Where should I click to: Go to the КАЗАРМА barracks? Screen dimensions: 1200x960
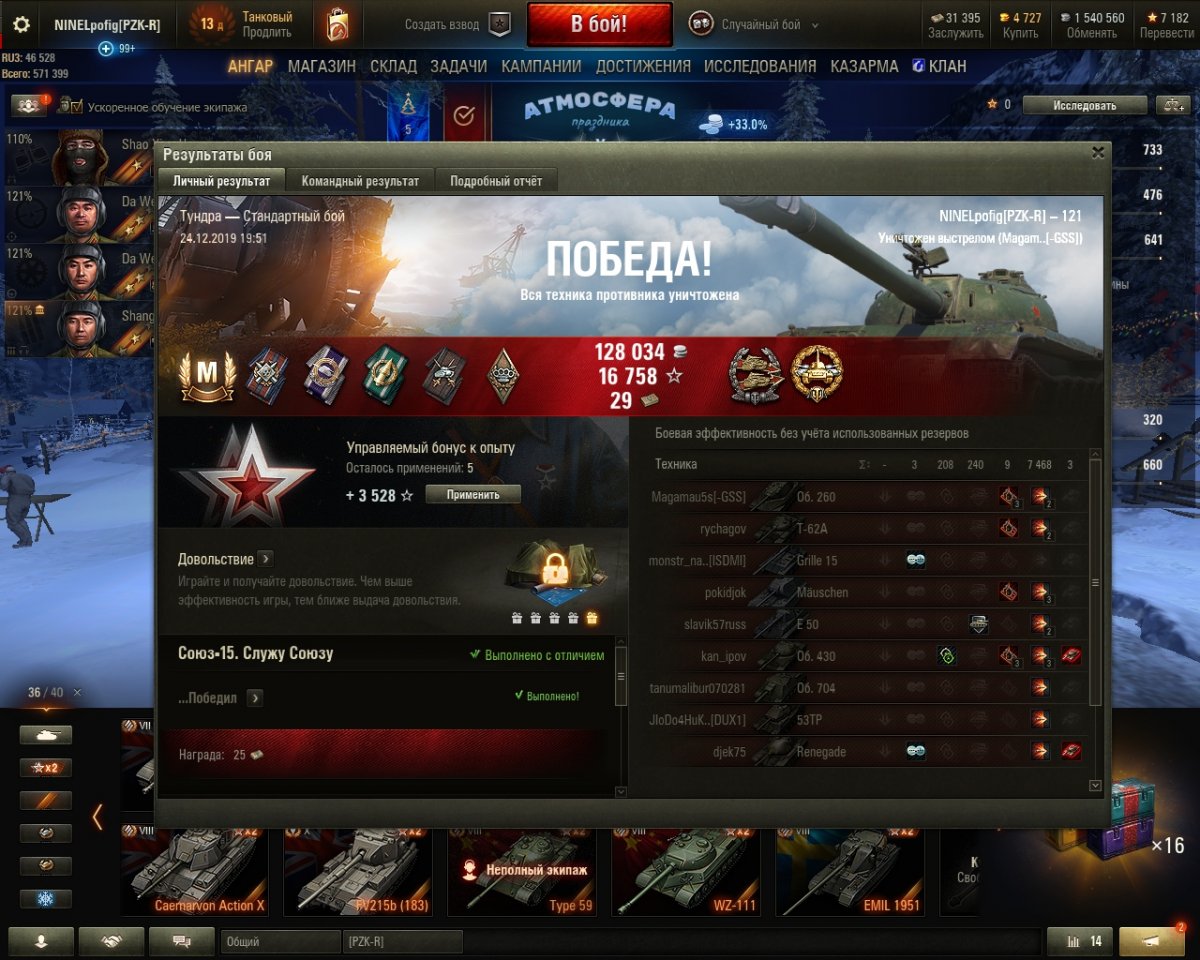click(x=864, y=67)
